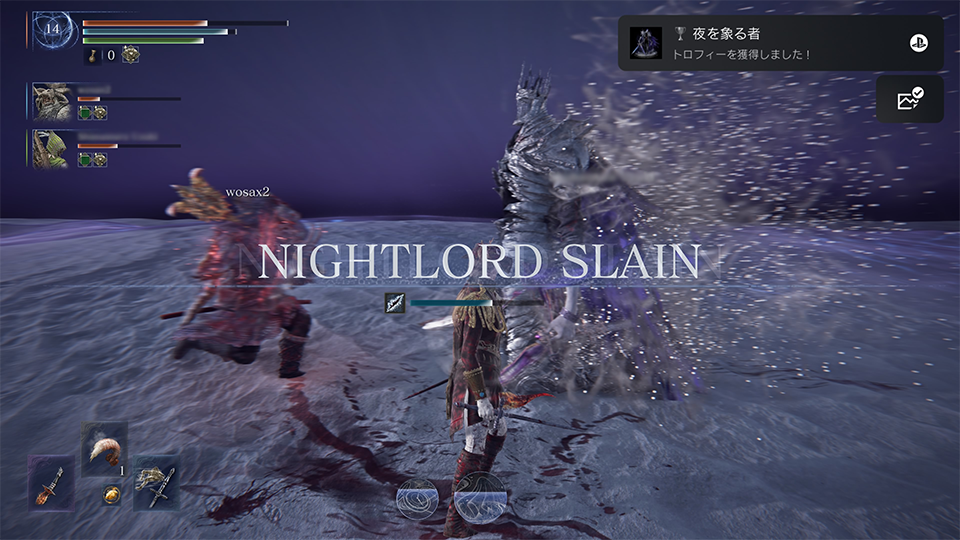Image resolution: width=960 pixels, height=540 pixels.
Task: Click the boss status icon beside the teal bar
Action: click(x=395, y=302)
